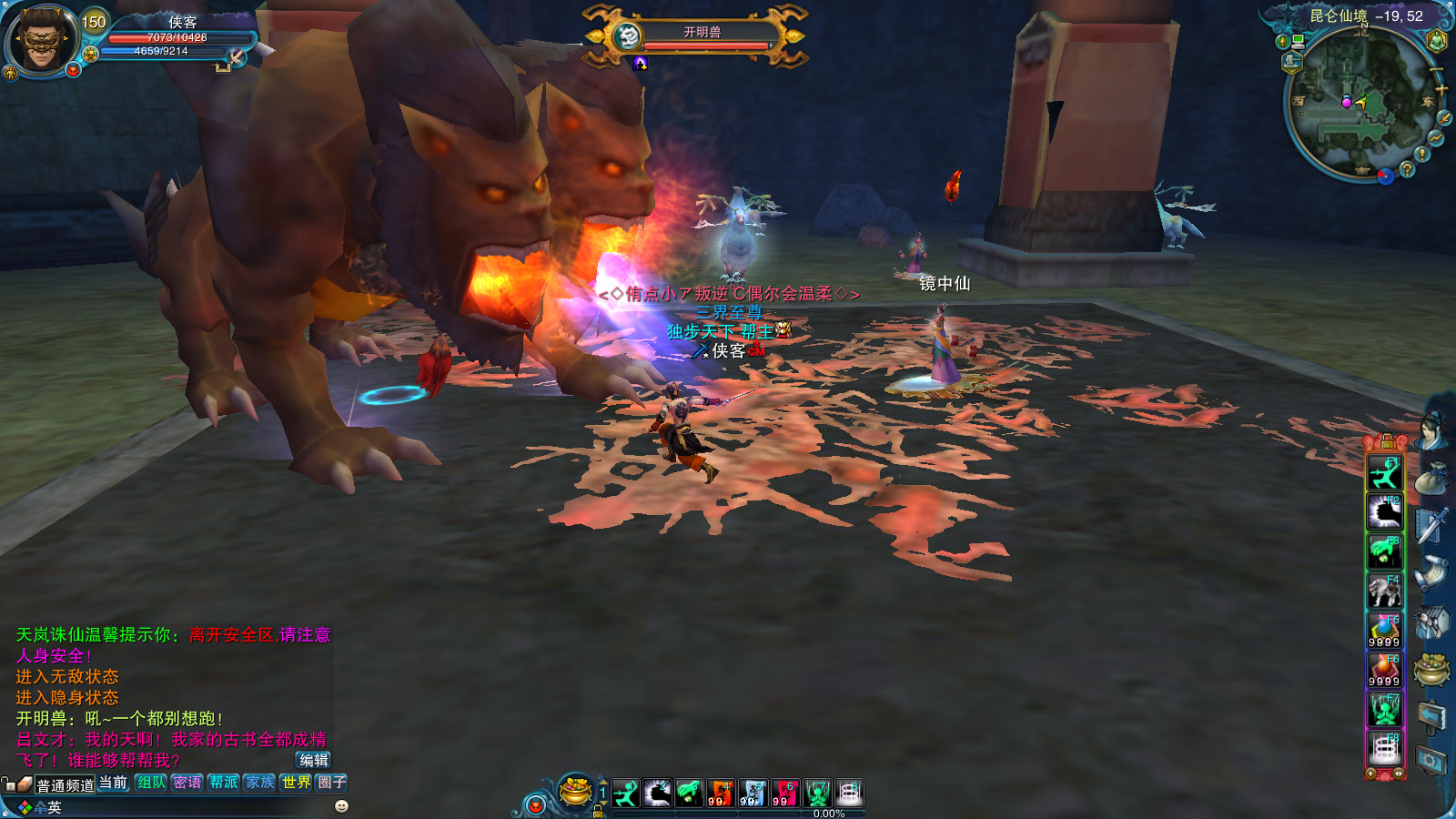The height and width of the screenshot is (819, 1456).
Task: Open the sword and book skills menu
Action: (x=1431, y=525)
